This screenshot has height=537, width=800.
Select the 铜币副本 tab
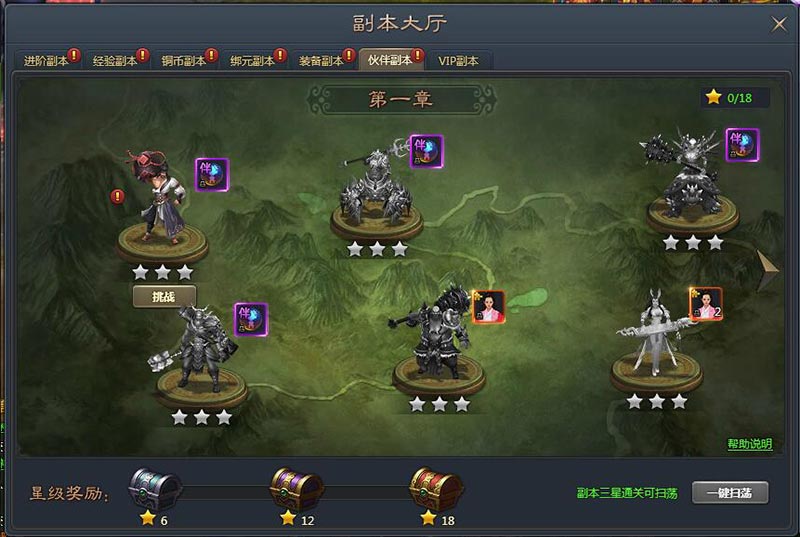tap(183, 60)
